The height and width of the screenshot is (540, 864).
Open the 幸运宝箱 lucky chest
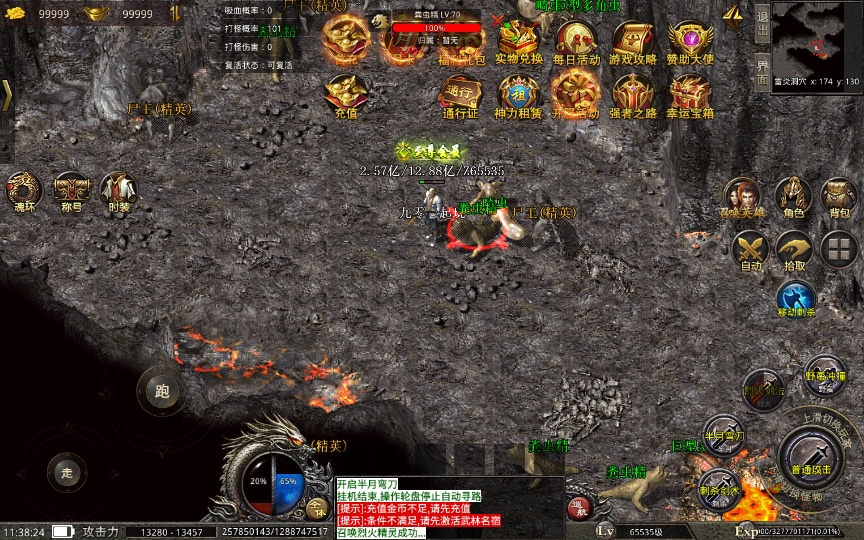[x=690, y=93]
